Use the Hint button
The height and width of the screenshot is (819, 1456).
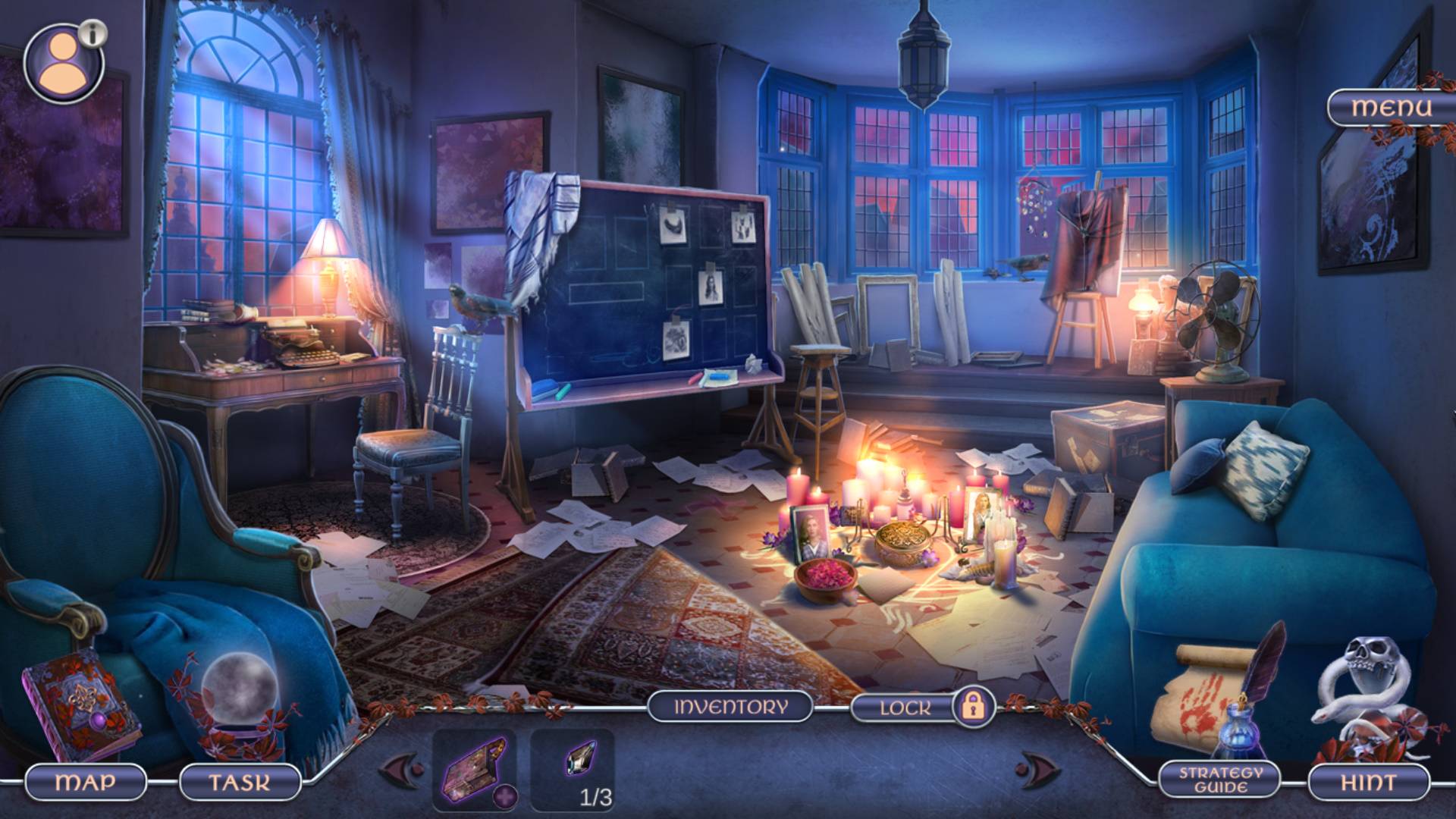tap(1368, 781)
